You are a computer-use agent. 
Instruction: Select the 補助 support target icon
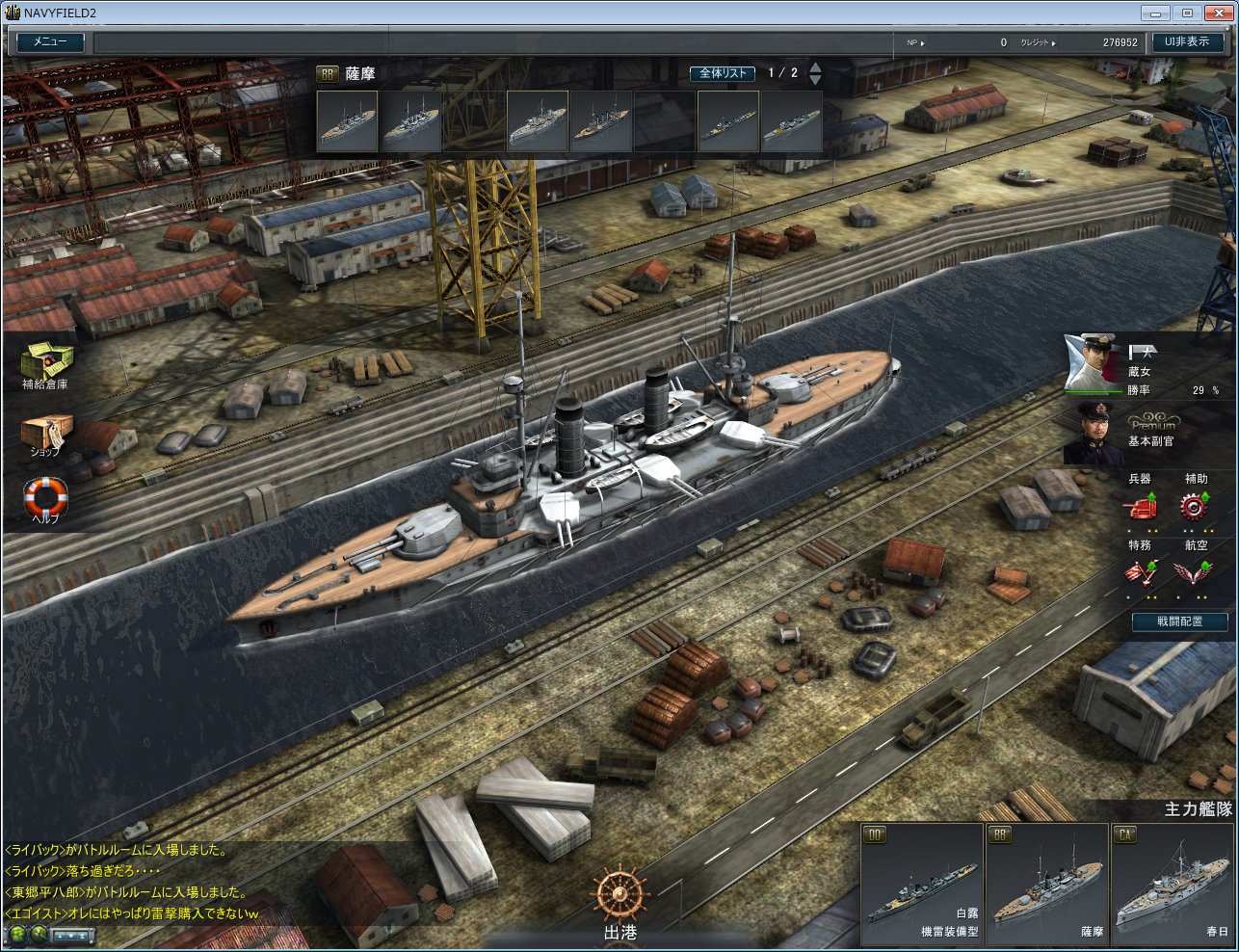[1195, 506]
